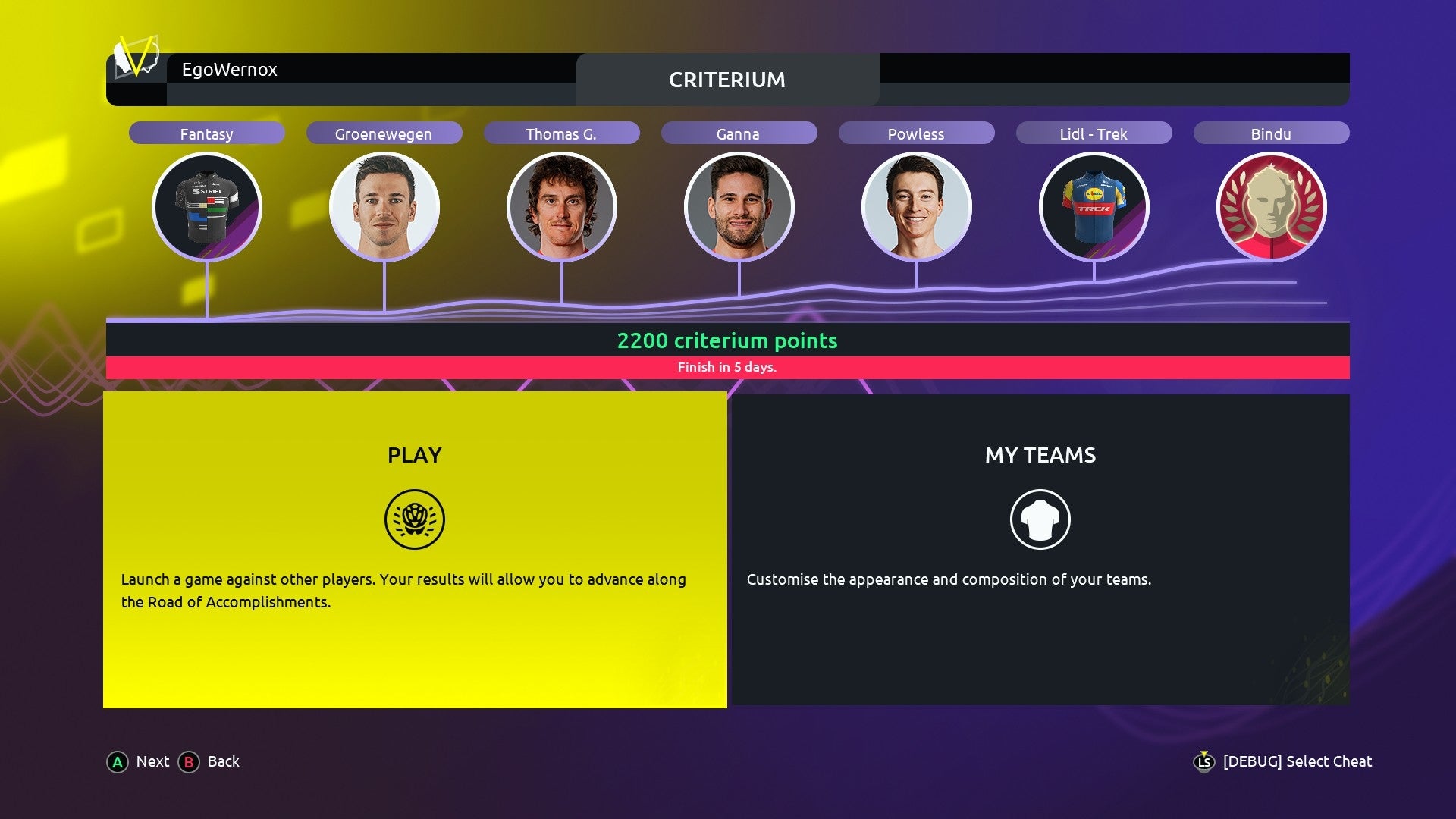
Task: Click the green A button icon near Next
Action: [118, 762]
